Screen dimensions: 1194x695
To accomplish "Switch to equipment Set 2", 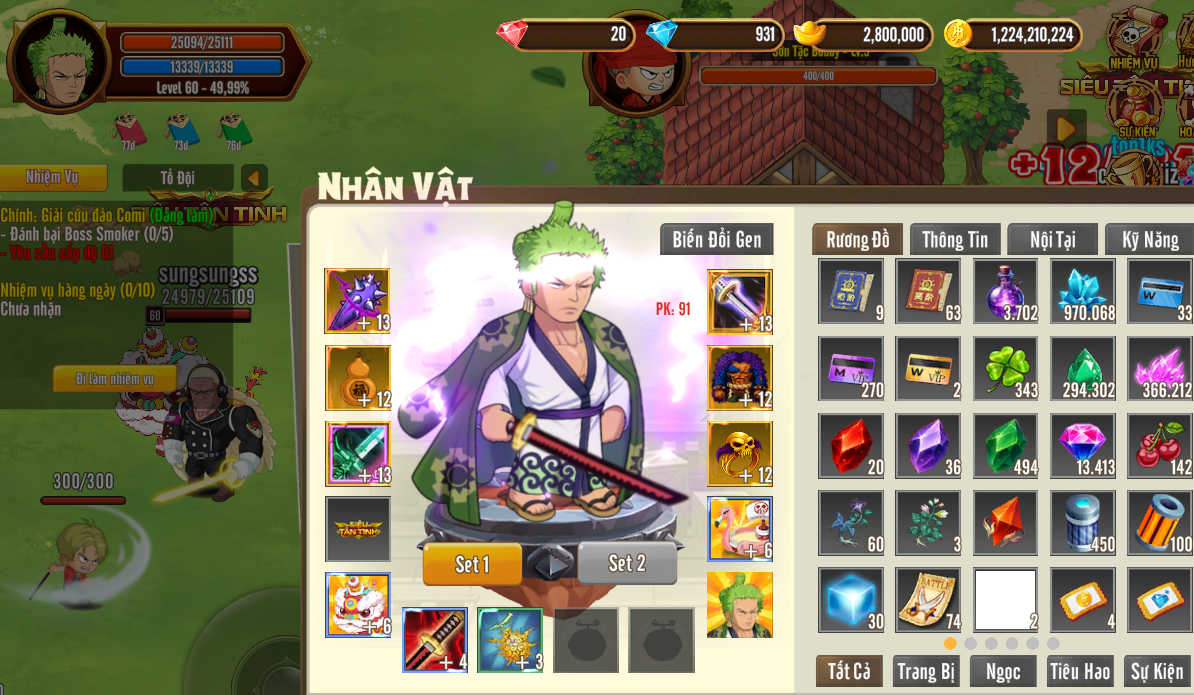I will (627, 564).
